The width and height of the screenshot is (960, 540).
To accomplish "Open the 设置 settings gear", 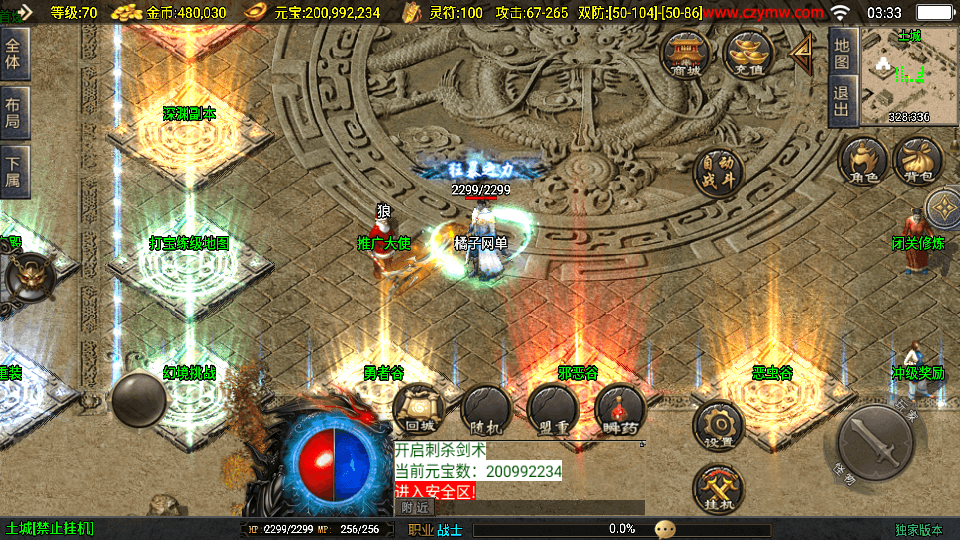I will (x=718, y=426).
